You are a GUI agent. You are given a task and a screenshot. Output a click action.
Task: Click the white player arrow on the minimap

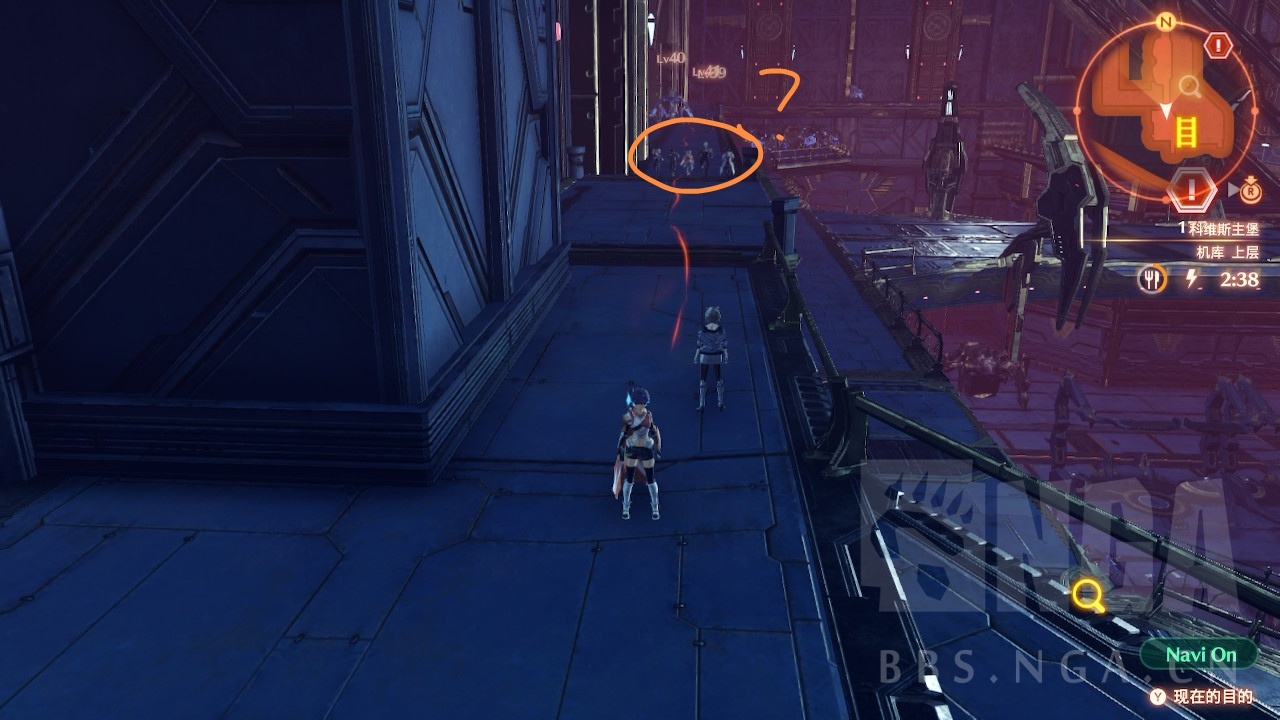click(x=1167, y=108)
